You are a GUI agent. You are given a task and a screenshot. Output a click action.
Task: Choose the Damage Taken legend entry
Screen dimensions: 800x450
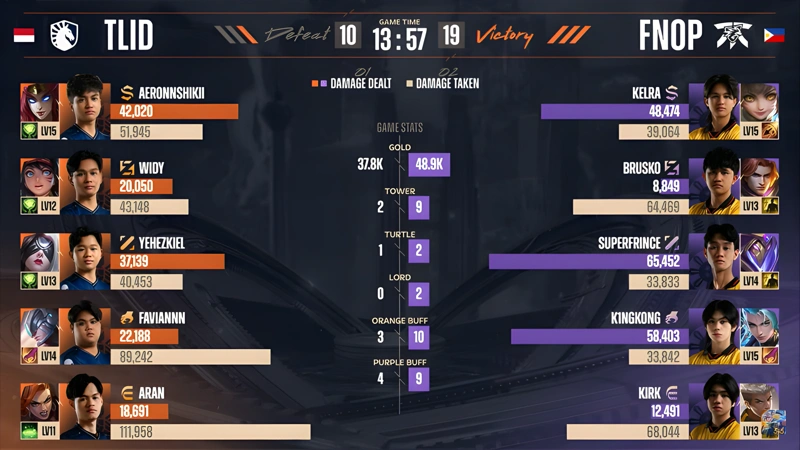444,84
